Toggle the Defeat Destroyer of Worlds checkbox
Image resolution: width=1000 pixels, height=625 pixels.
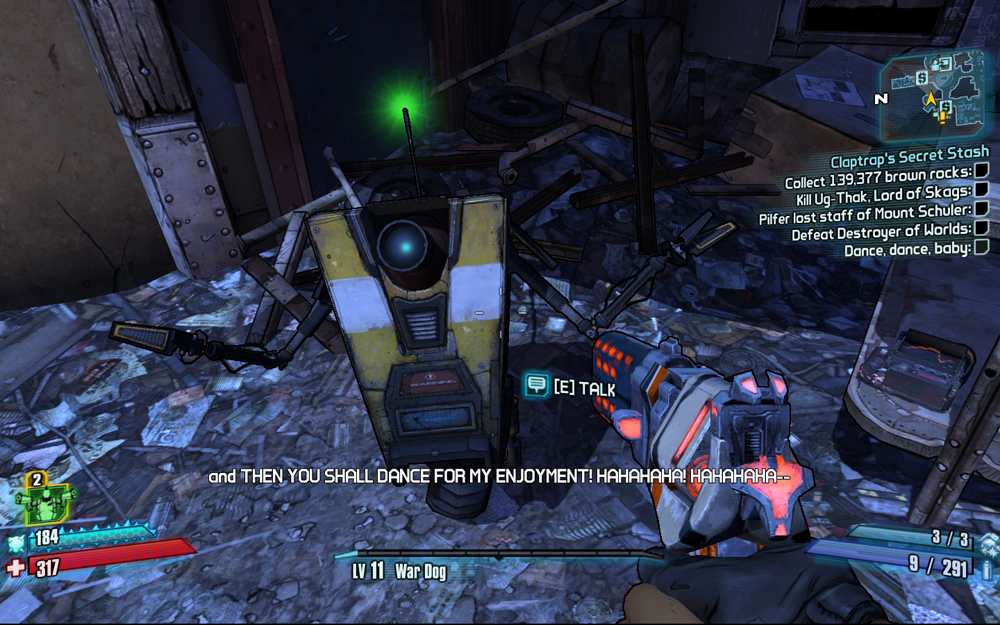982,228
